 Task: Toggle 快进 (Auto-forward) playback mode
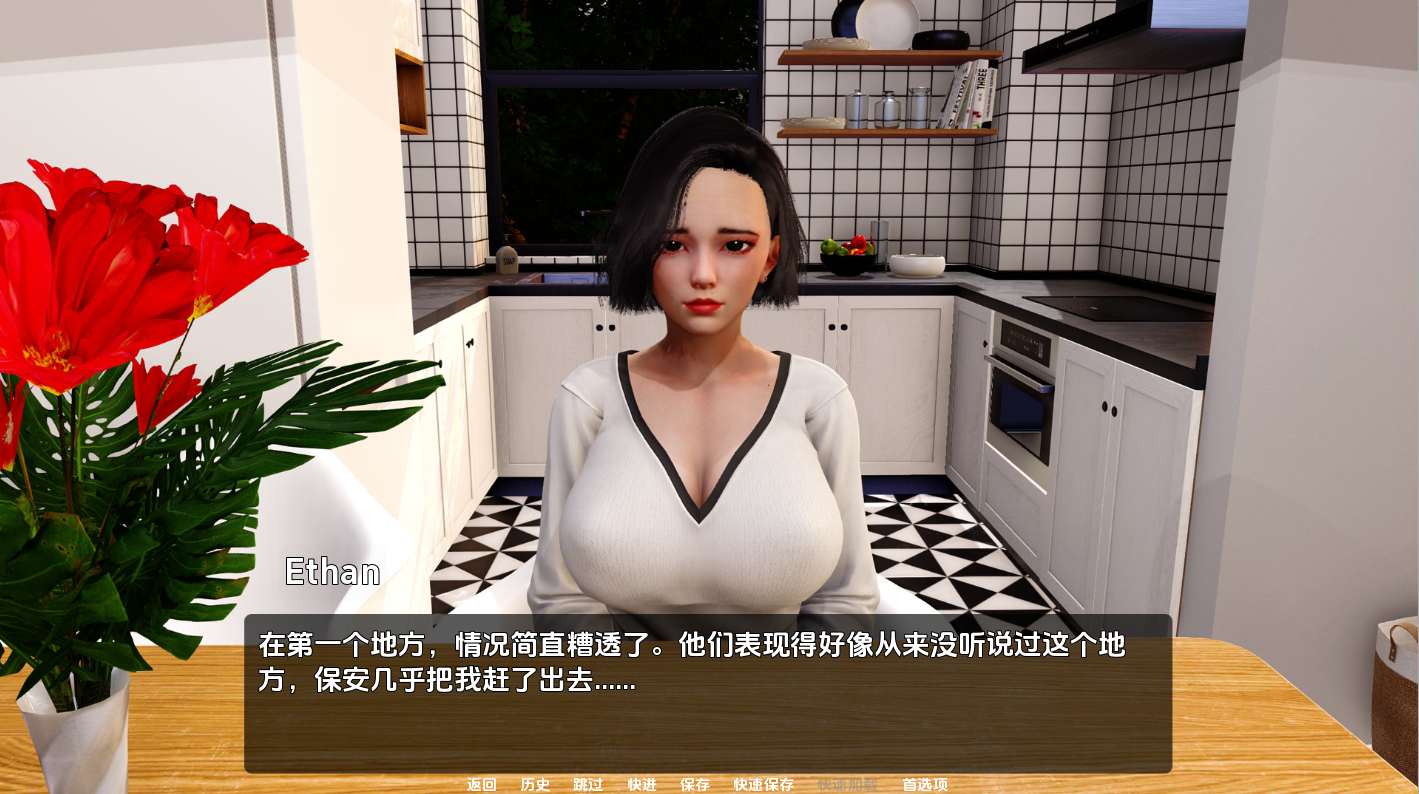point(639,785)
